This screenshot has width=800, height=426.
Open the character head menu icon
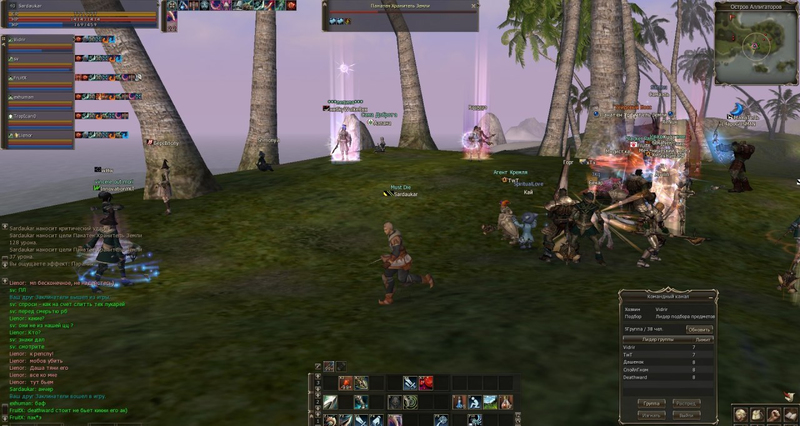click(740, 414)
